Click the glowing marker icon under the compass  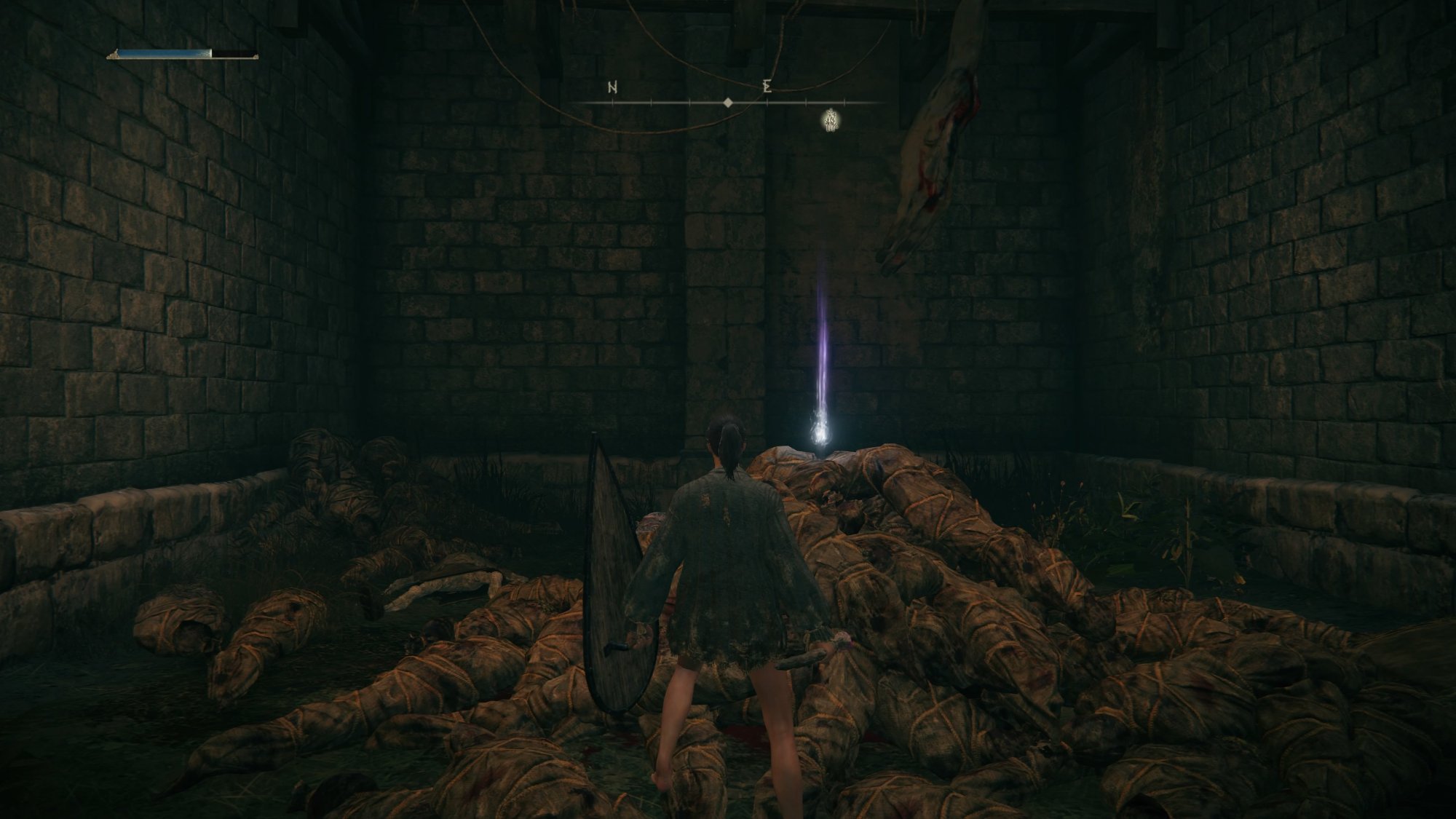[x=829, y=120]
